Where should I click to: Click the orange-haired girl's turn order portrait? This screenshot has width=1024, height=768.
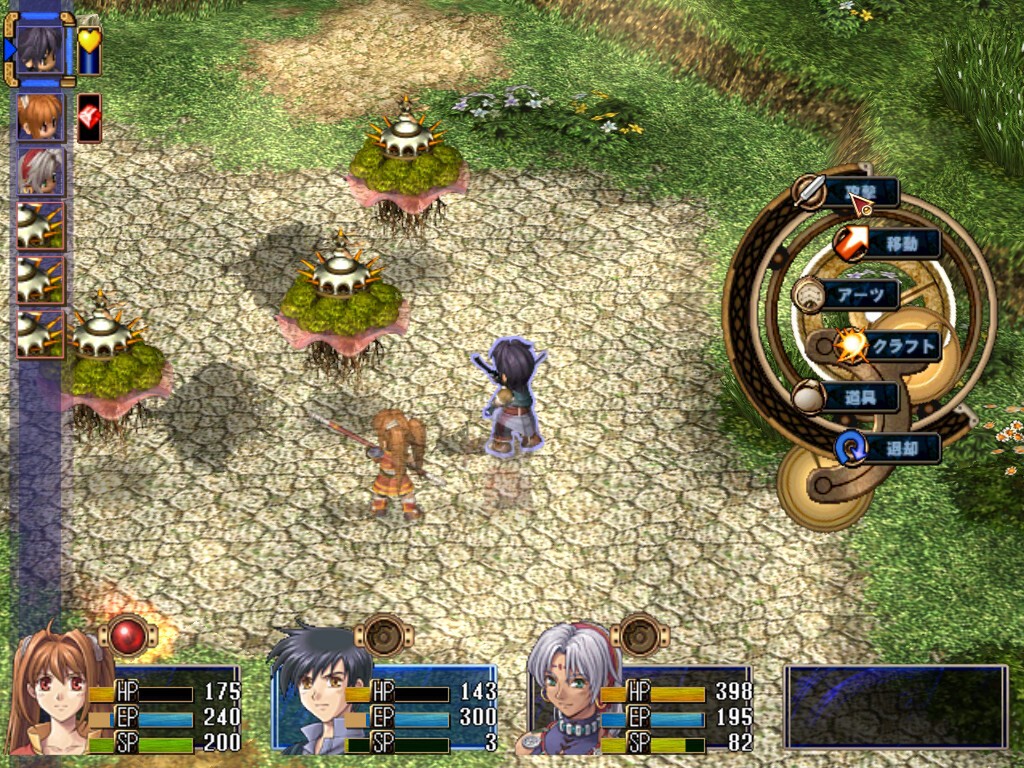click(41, 117)
